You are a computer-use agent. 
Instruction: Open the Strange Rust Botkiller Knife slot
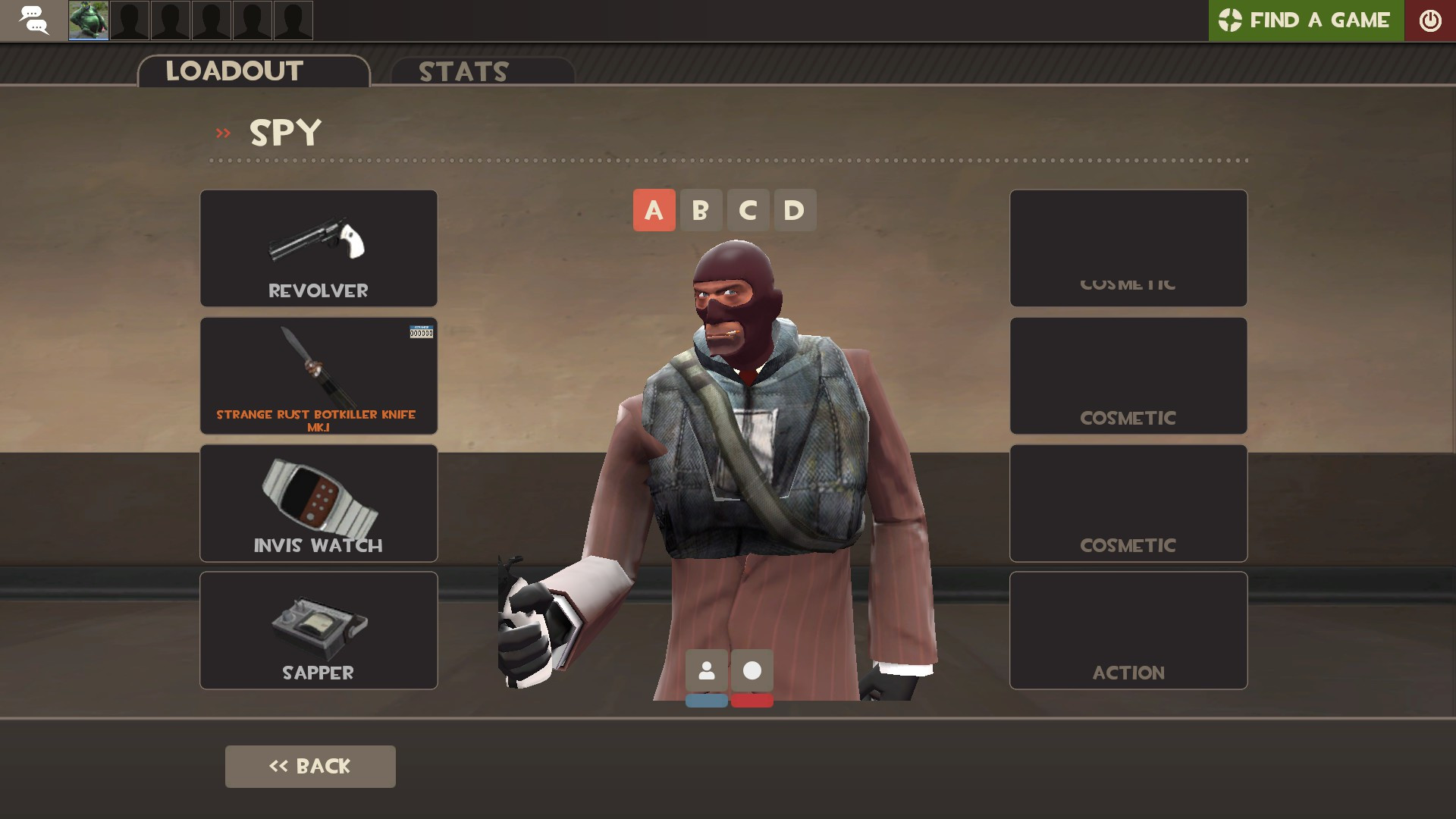point(318,375)
